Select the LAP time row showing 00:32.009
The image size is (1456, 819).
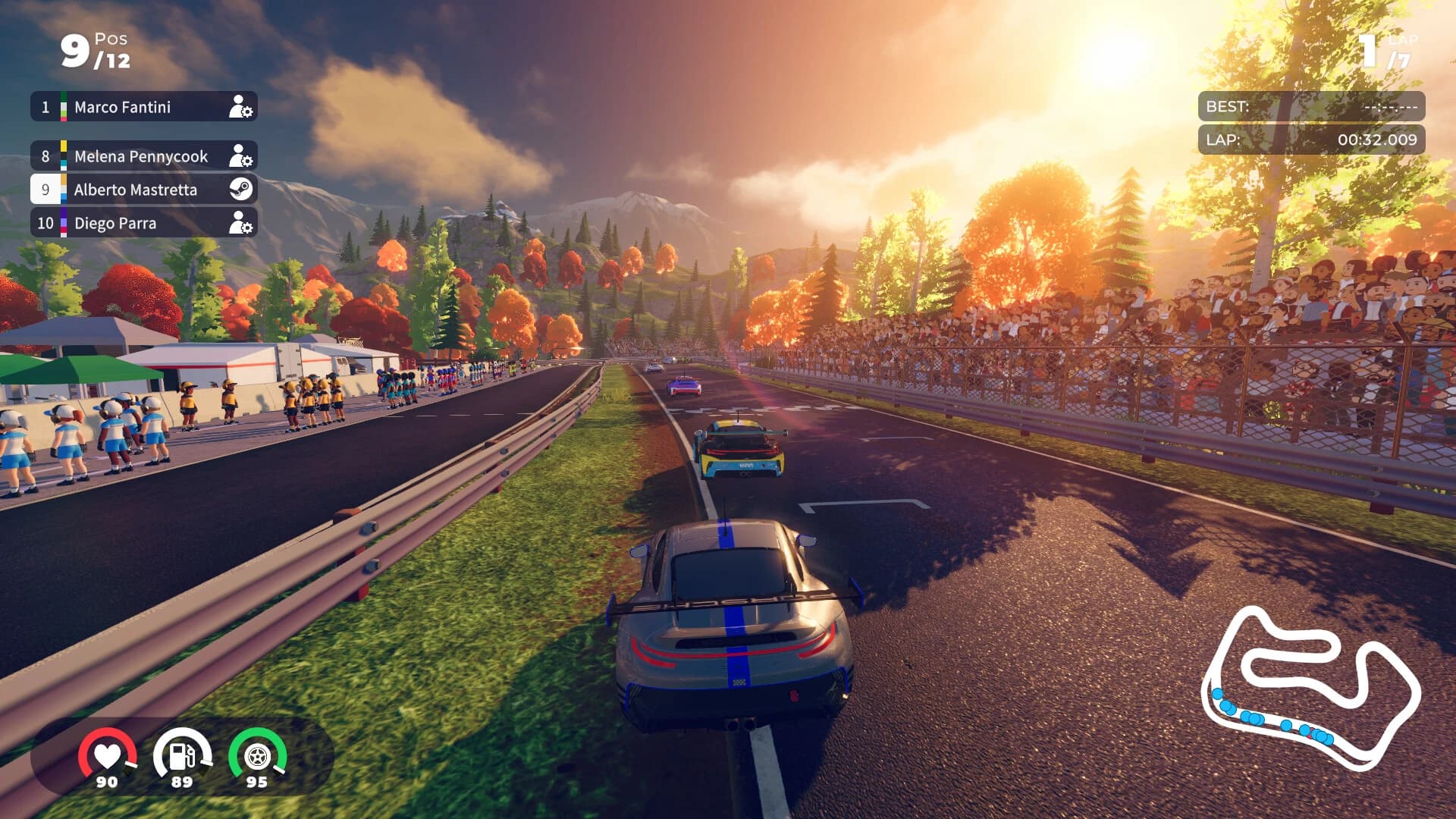(x=1310, y=139)
